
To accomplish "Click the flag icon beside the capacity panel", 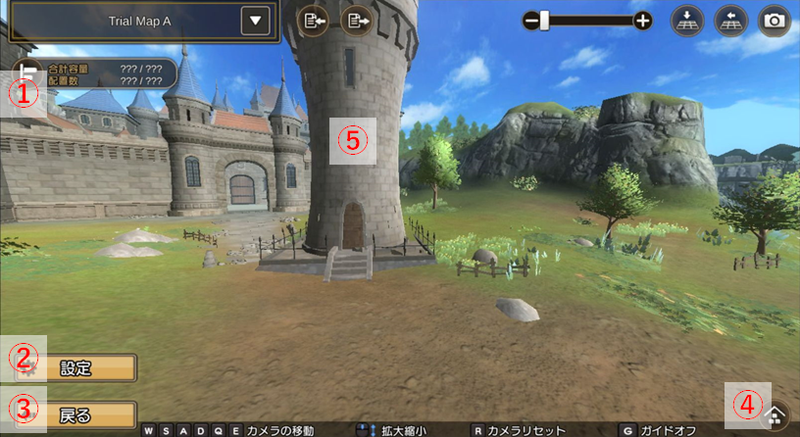I will [24, 73].
